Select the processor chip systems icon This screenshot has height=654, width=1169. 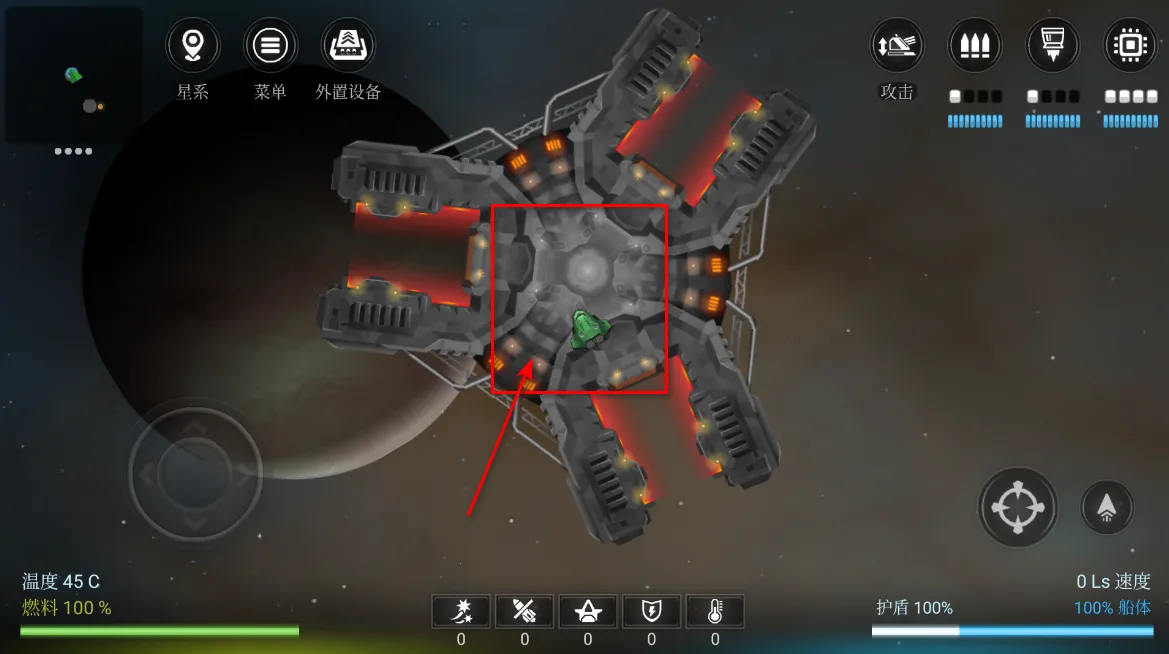pos(1130,46)
